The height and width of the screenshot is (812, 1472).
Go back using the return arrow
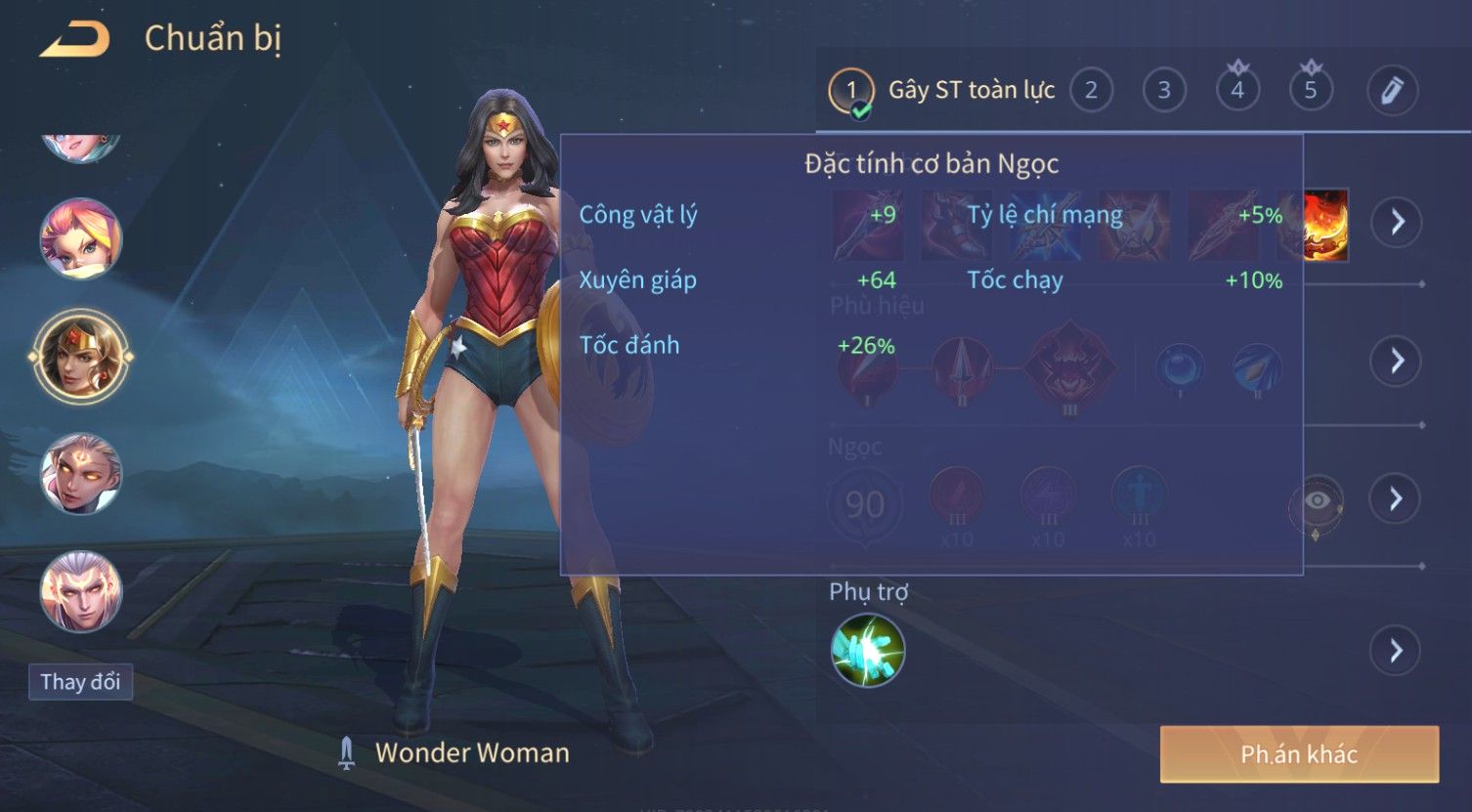[74, 39]
